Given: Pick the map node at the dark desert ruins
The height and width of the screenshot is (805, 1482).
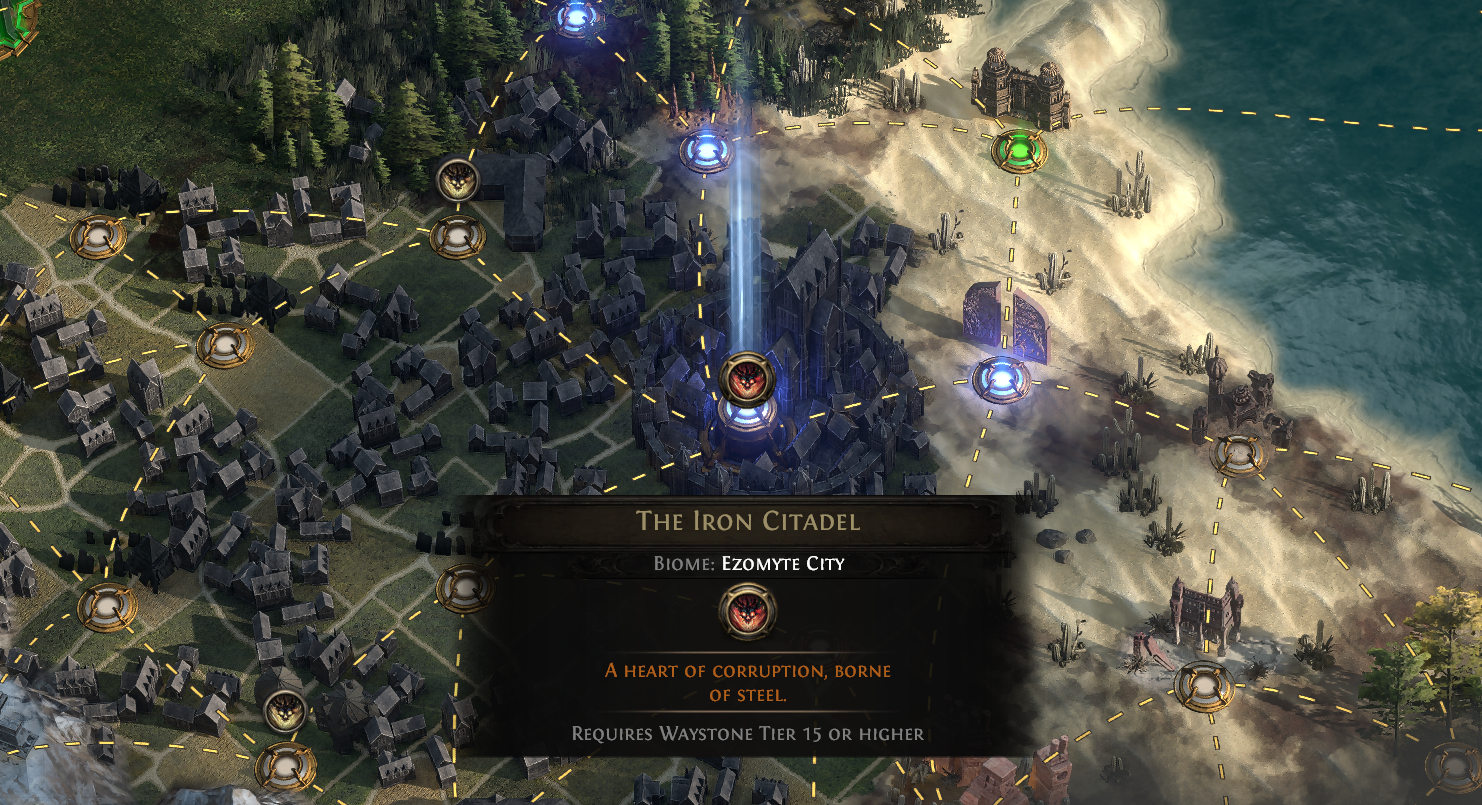Looking at the screenshot, I should coord(1239,455).
